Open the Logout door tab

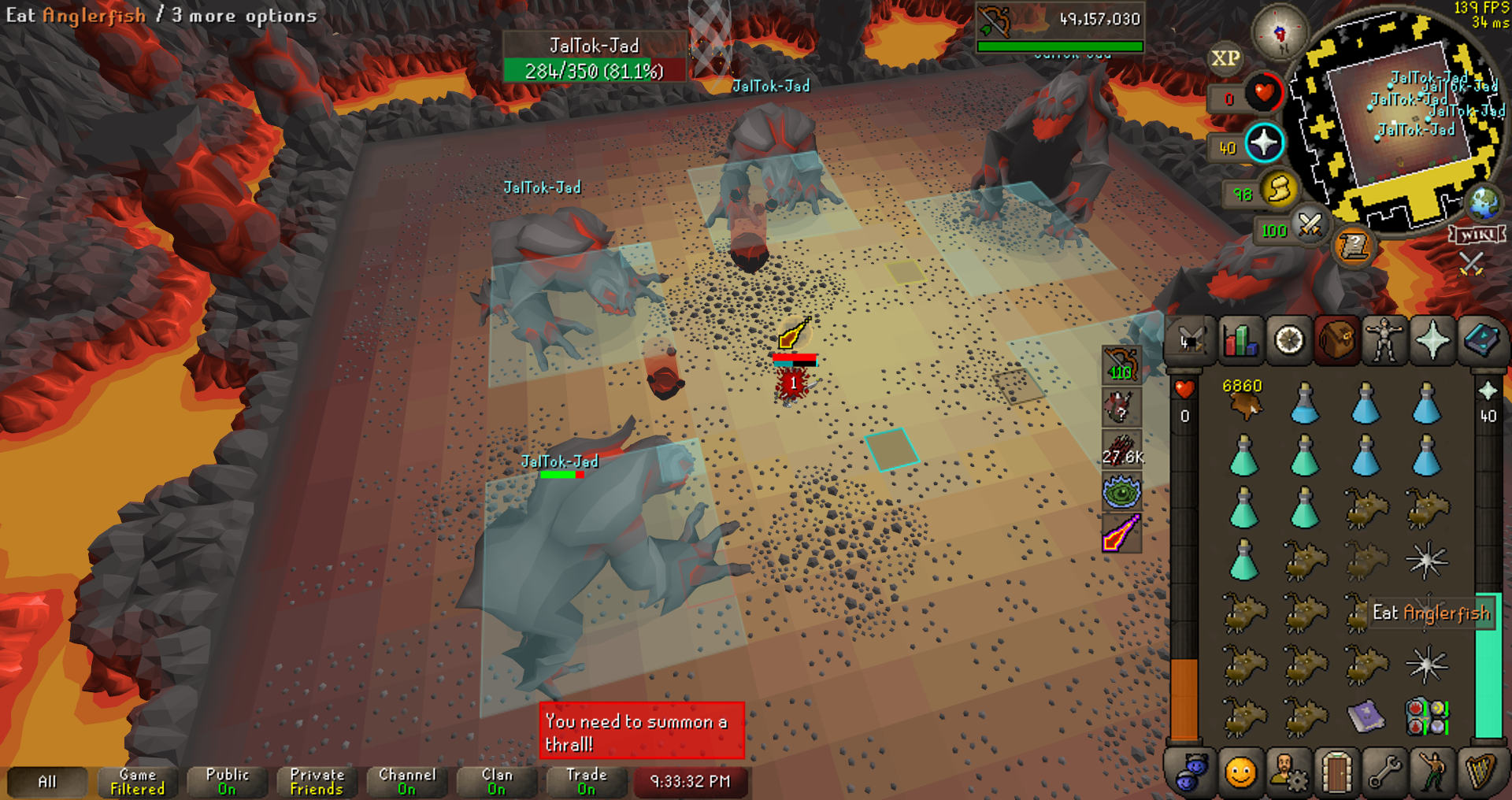coord(1336,772)
